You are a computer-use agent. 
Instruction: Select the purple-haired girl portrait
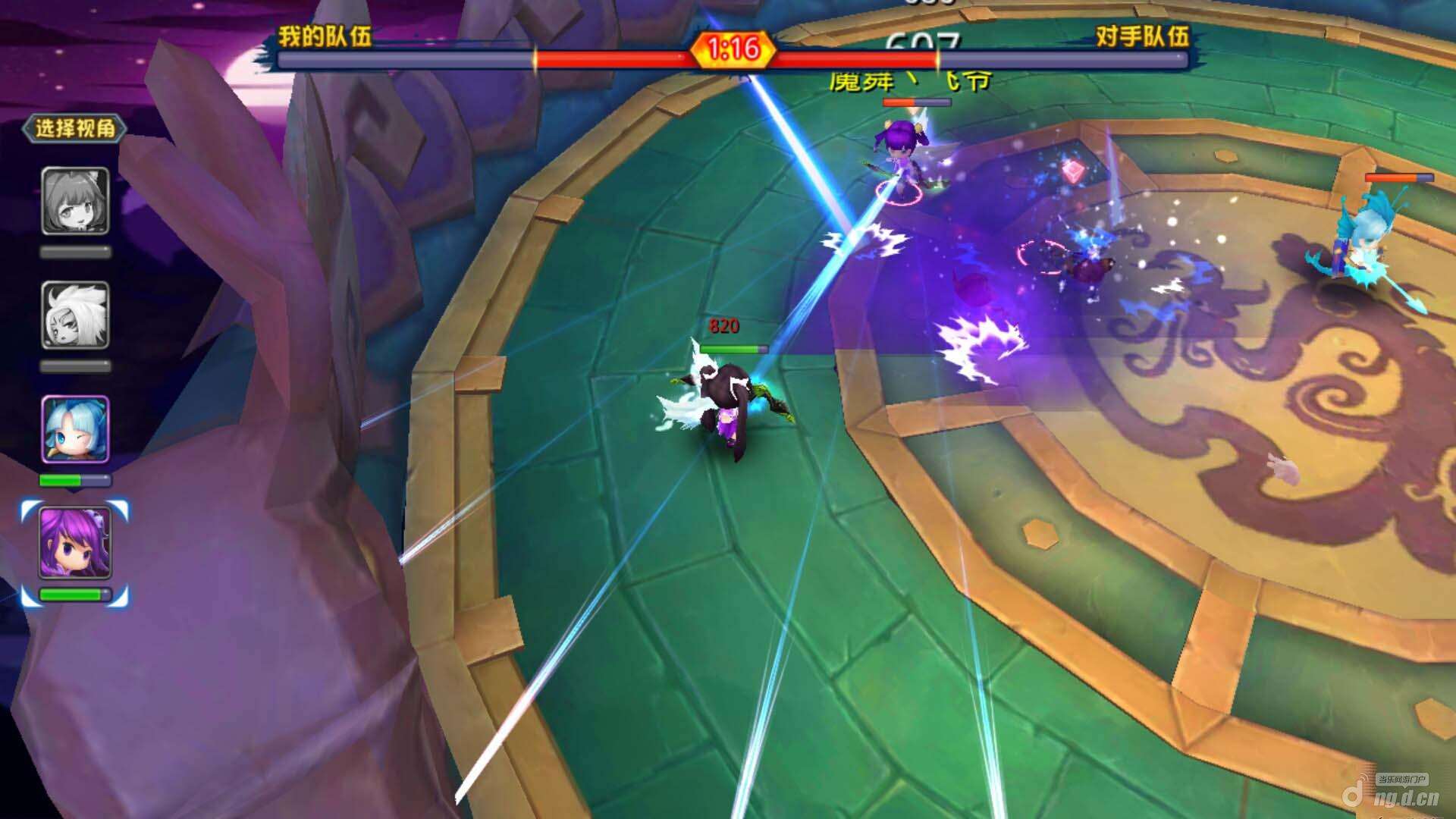pyautogui.click(x=75, y=543)
